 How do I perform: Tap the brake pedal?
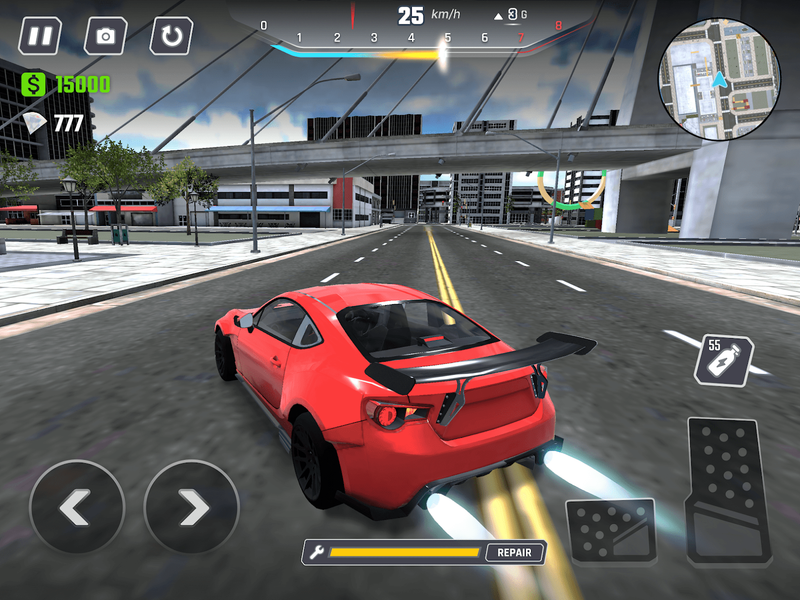pos(611,531)
